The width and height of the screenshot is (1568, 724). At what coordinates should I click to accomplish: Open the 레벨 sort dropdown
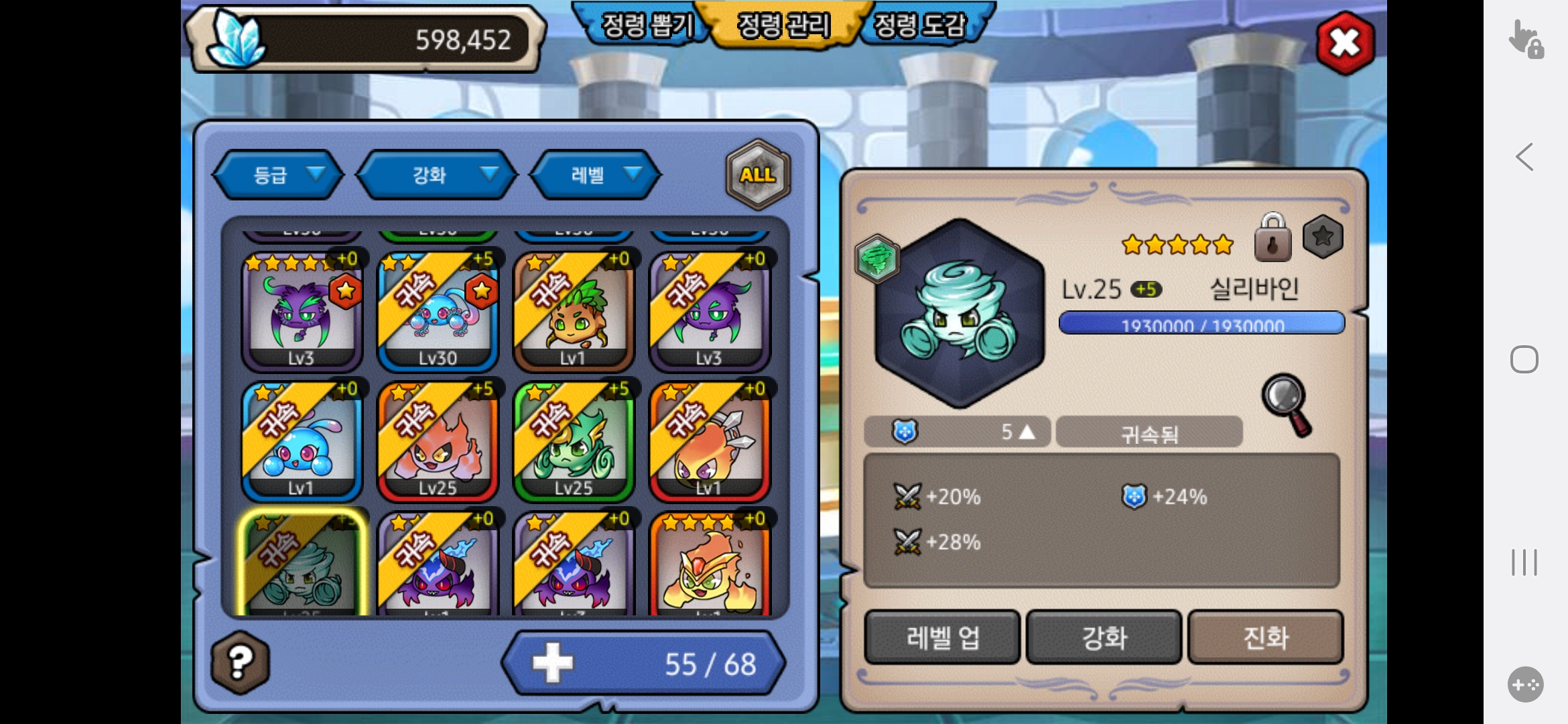(595, 175)
